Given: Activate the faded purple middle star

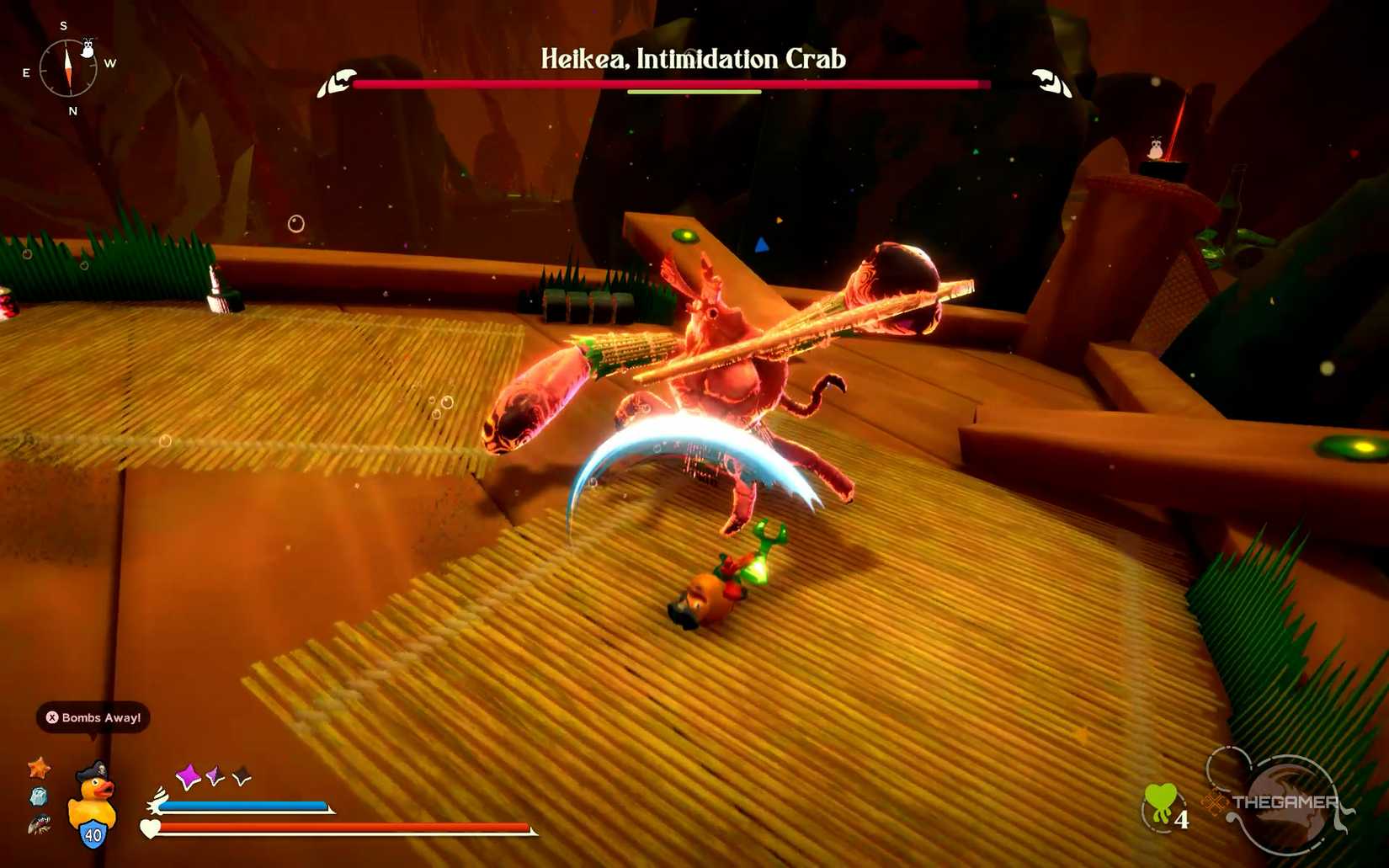Looking at the screenshot, I should click(213, 775).
